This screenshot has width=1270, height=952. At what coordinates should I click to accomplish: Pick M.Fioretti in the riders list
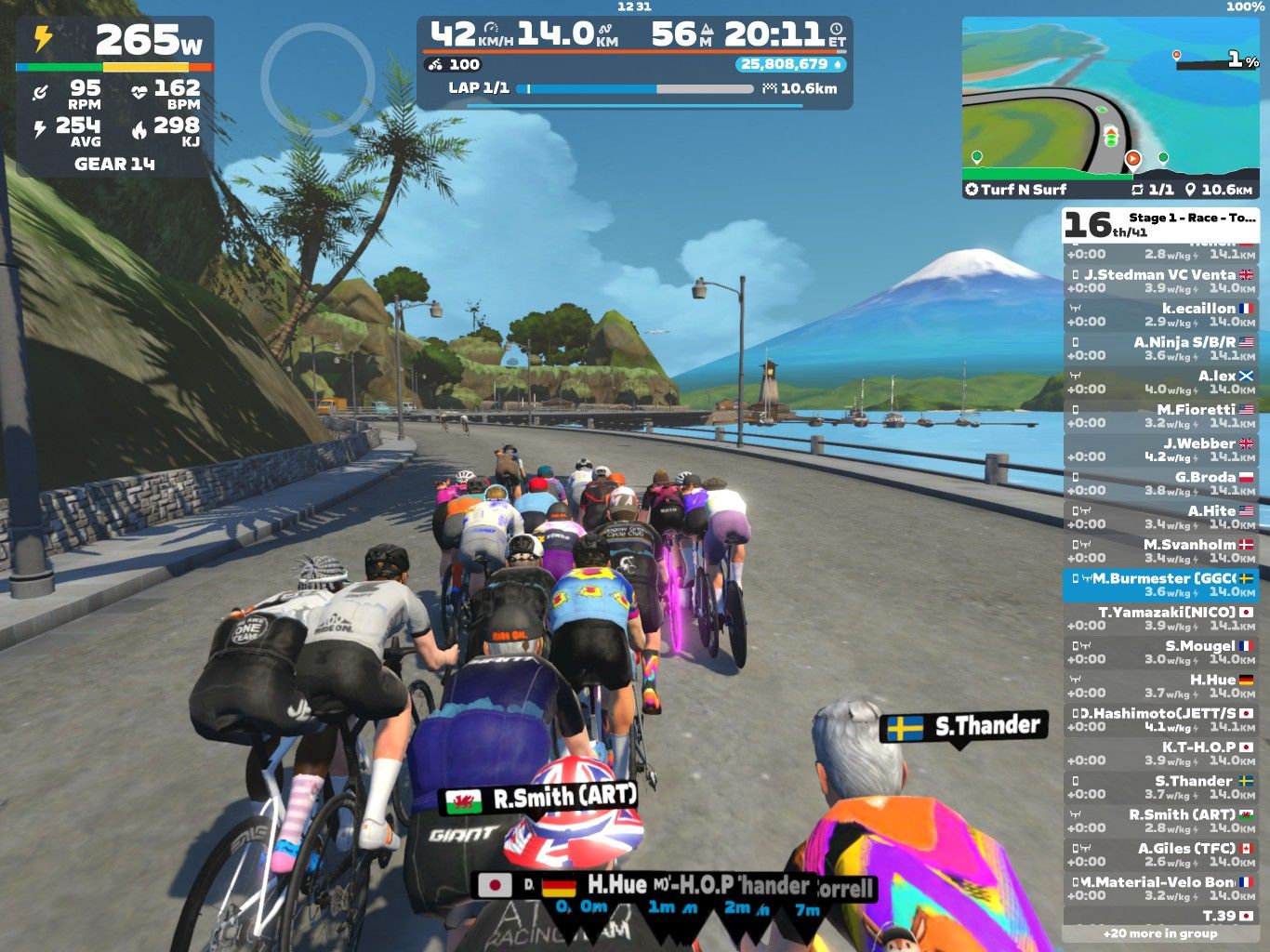[1160, 416]
